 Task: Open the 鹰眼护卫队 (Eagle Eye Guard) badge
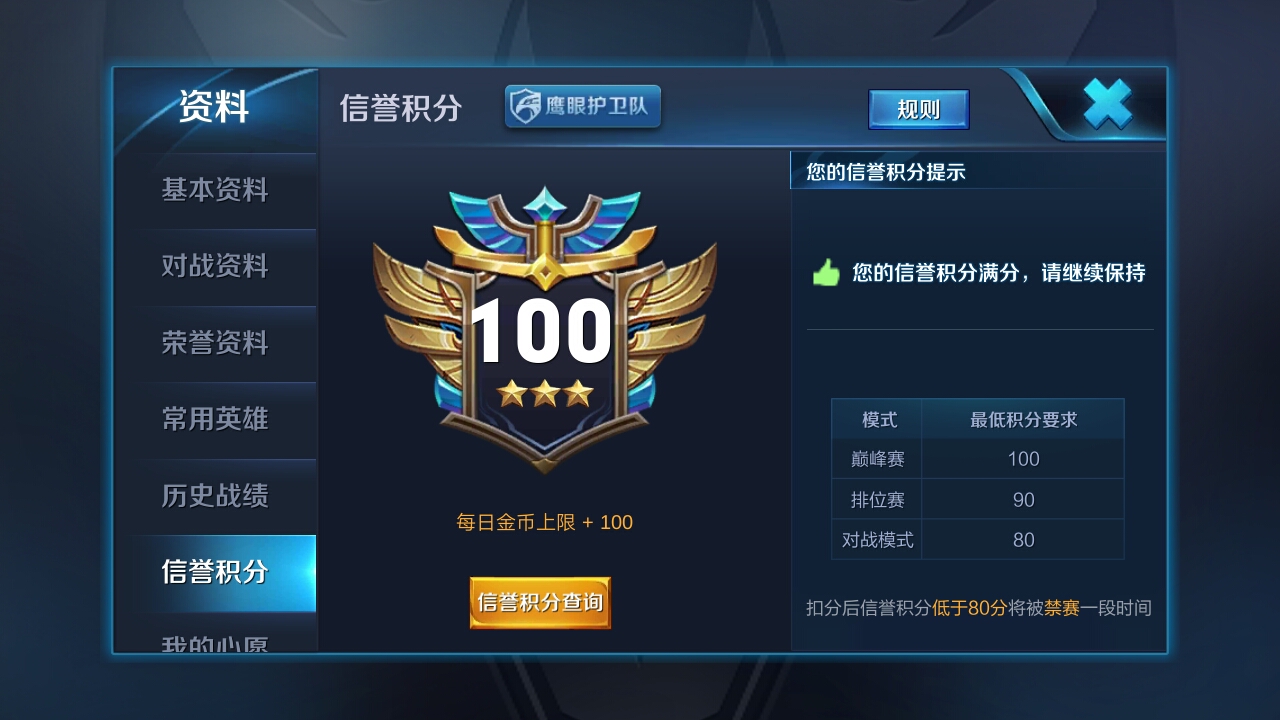(583, 106)
